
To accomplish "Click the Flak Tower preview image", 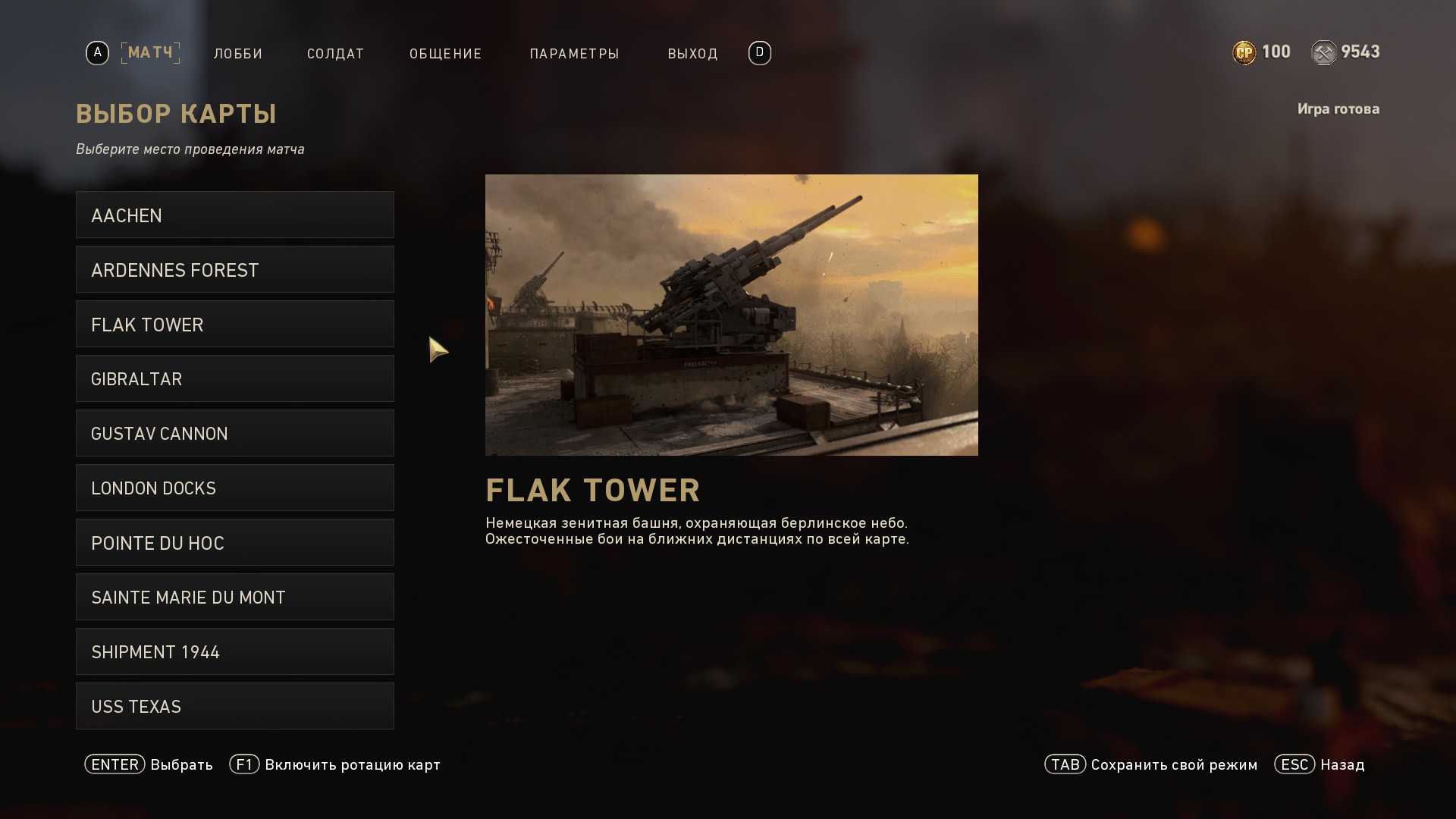I will (731, 315).
